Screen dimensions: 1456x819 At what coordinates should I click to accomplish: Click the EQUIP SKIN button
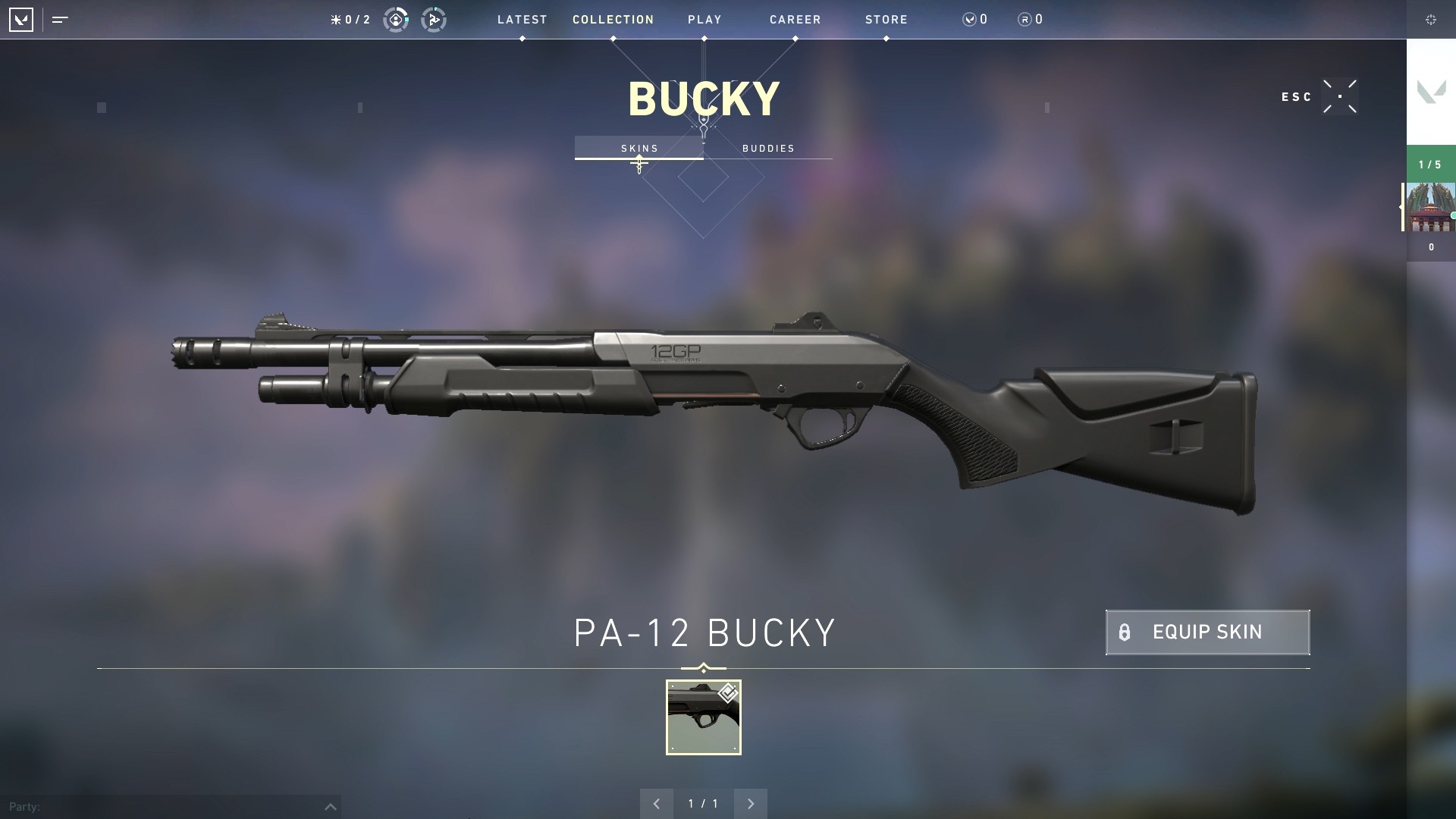1206,632
